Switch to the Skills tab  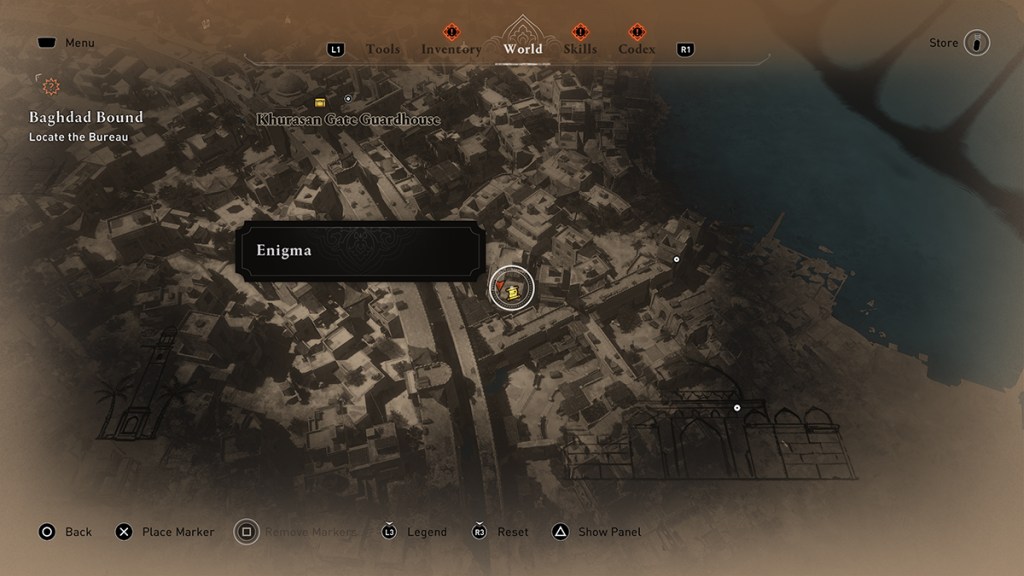(580, 49)
